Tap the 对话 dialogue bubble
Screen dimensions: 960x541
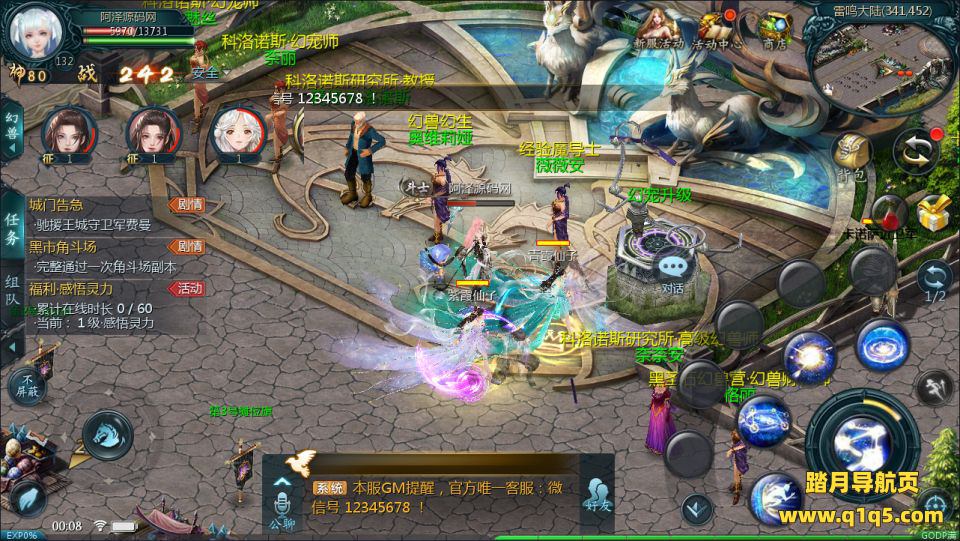672,271
